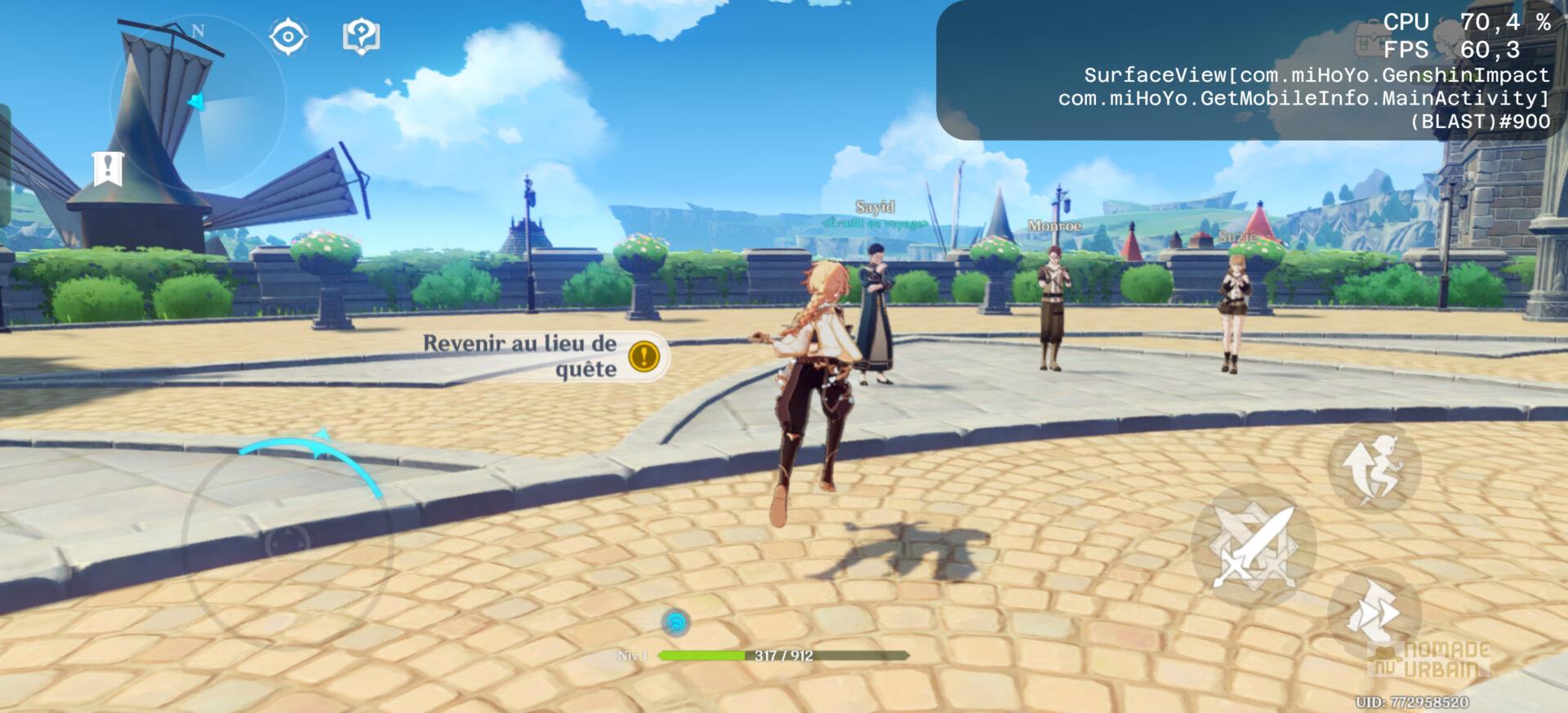
Task: Open the question-mark tutorial handbook icon
Action: click(361, 37)
